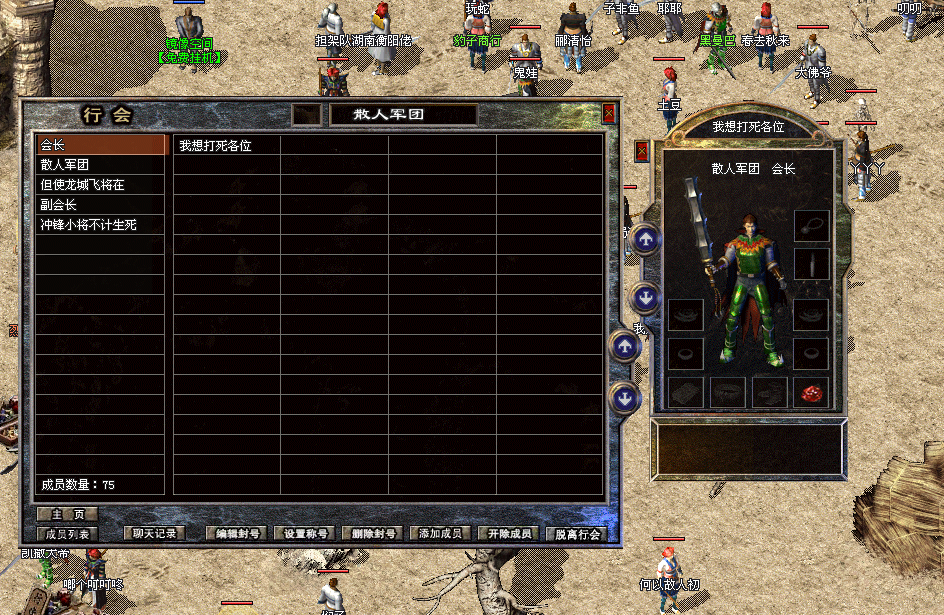944x615 pixels.
Task: Select the red gem equipment slot
Action: (x=811, y=392)
